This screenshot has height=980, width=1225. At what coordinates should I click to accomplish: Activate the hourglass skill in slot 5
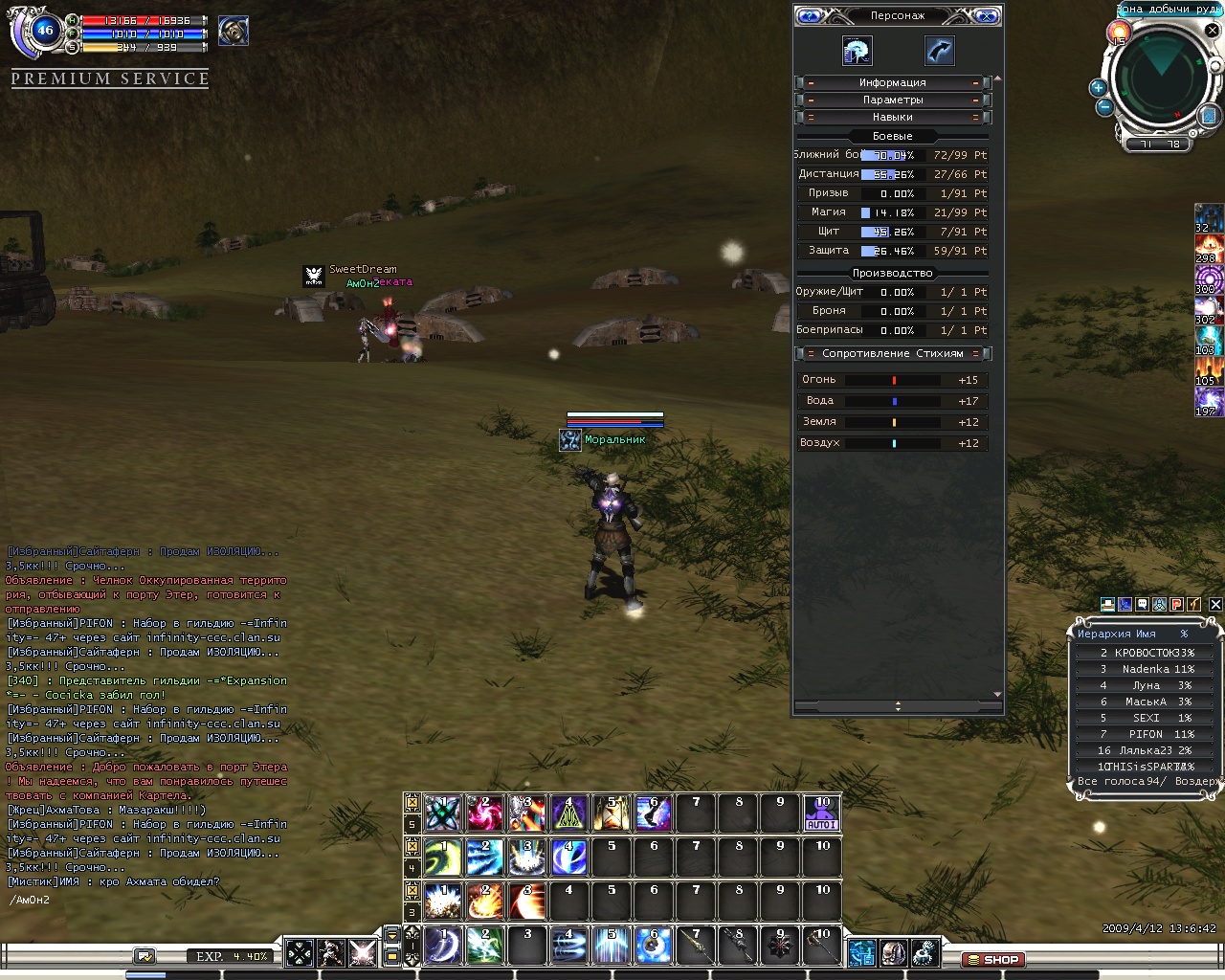pyautogui.click(x=612, y=813)
